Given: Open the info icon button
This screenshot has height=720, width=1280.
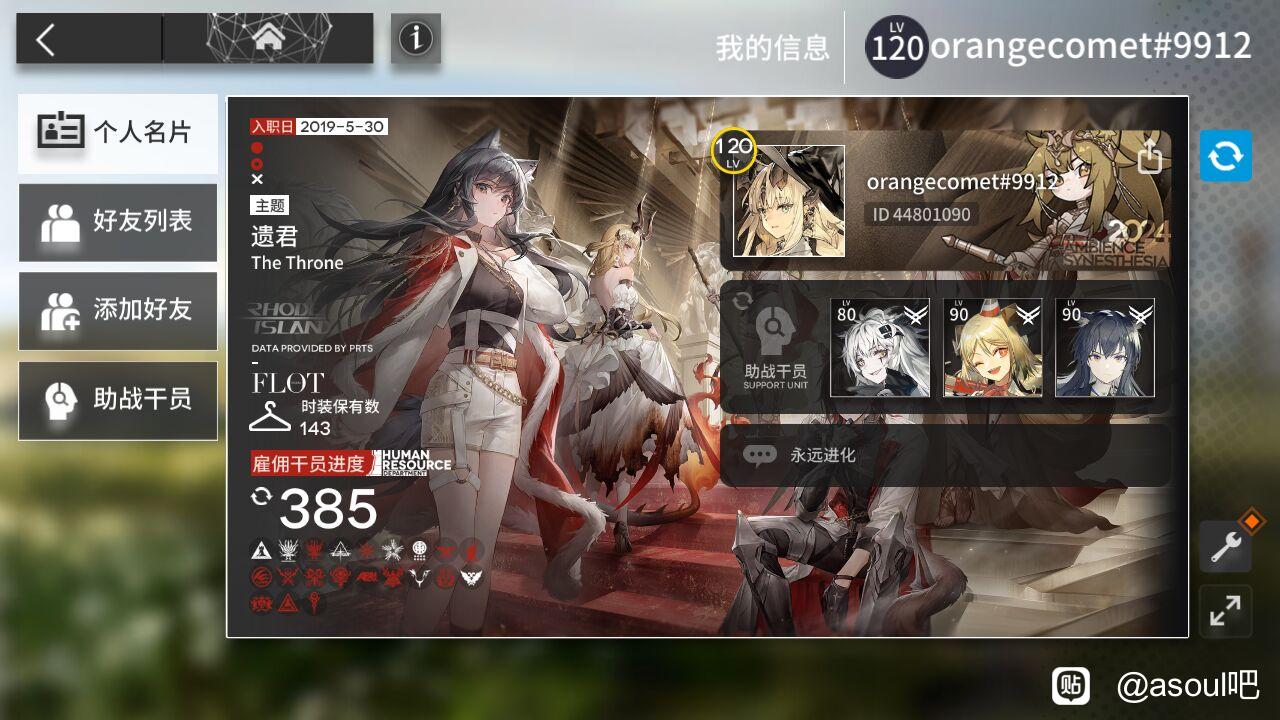Looking at the screenshot, I should tap(415, 39).
